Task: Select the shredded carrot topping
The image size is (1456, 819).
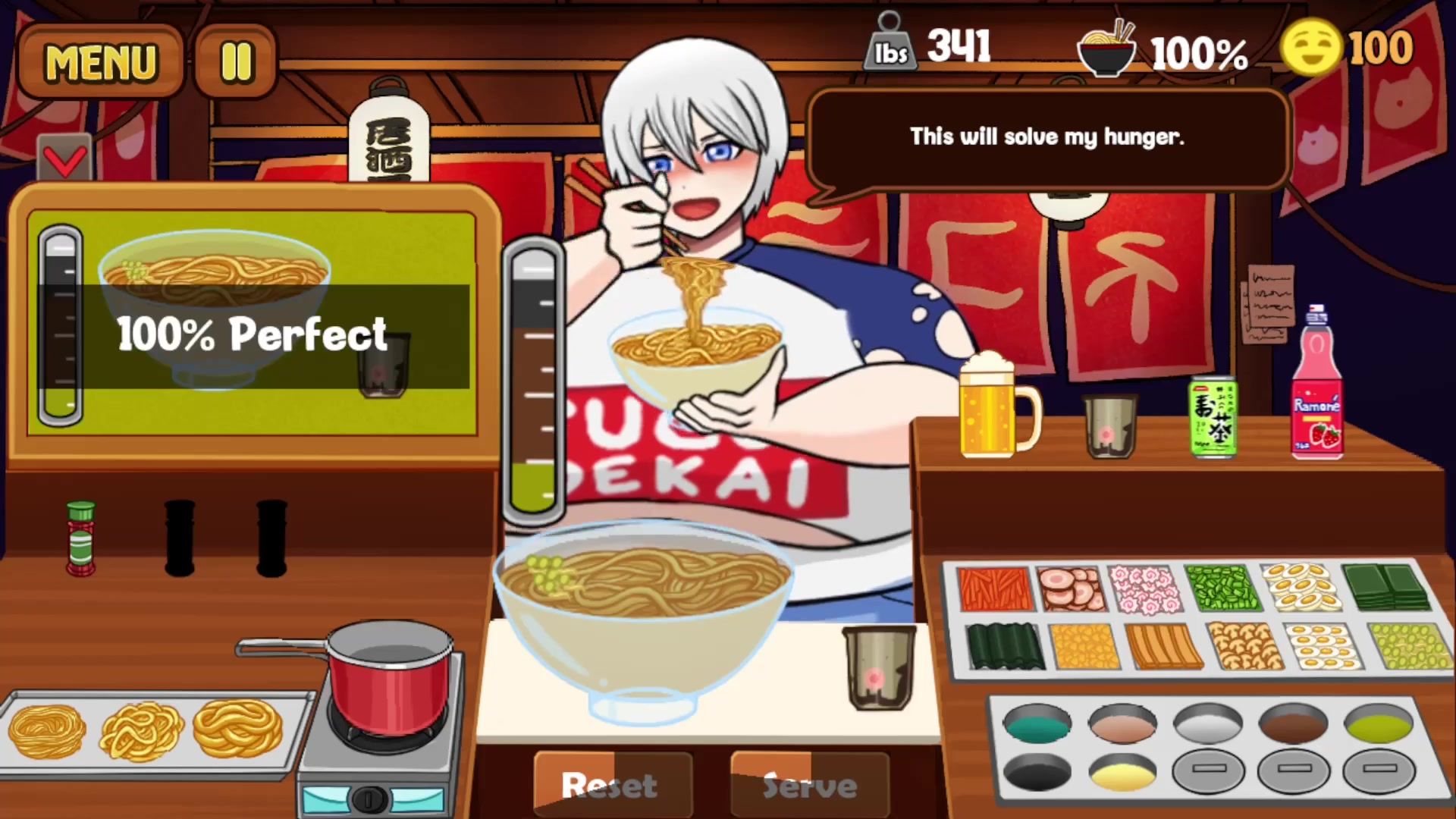Action: pos(993,588)
